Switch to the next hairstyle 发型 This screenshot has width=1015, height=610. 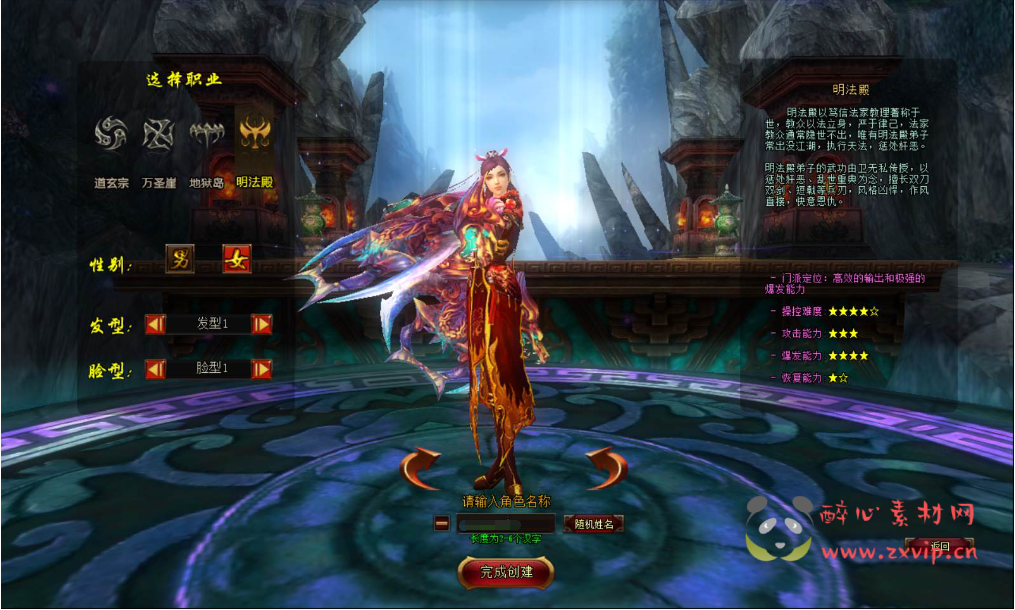[x=262, y=324]
